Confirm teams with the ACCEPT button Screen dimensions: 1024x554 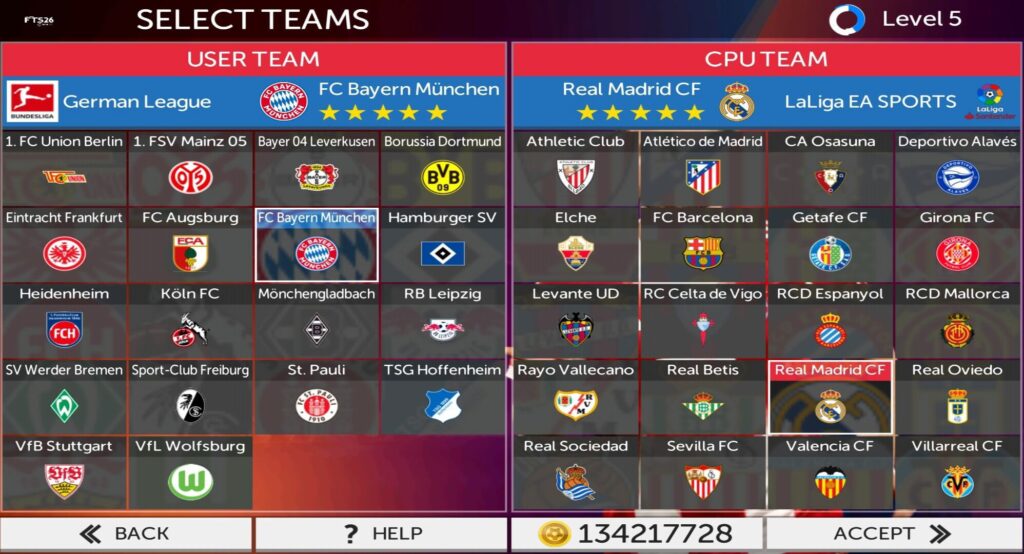click(x=892, y=534)
